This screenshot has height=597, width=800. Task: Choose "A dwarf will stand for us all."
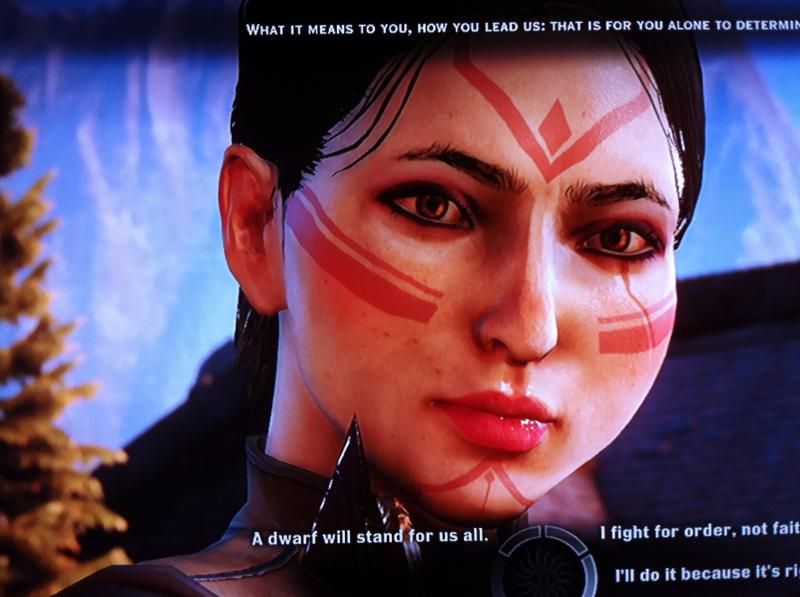click(369, 537)
